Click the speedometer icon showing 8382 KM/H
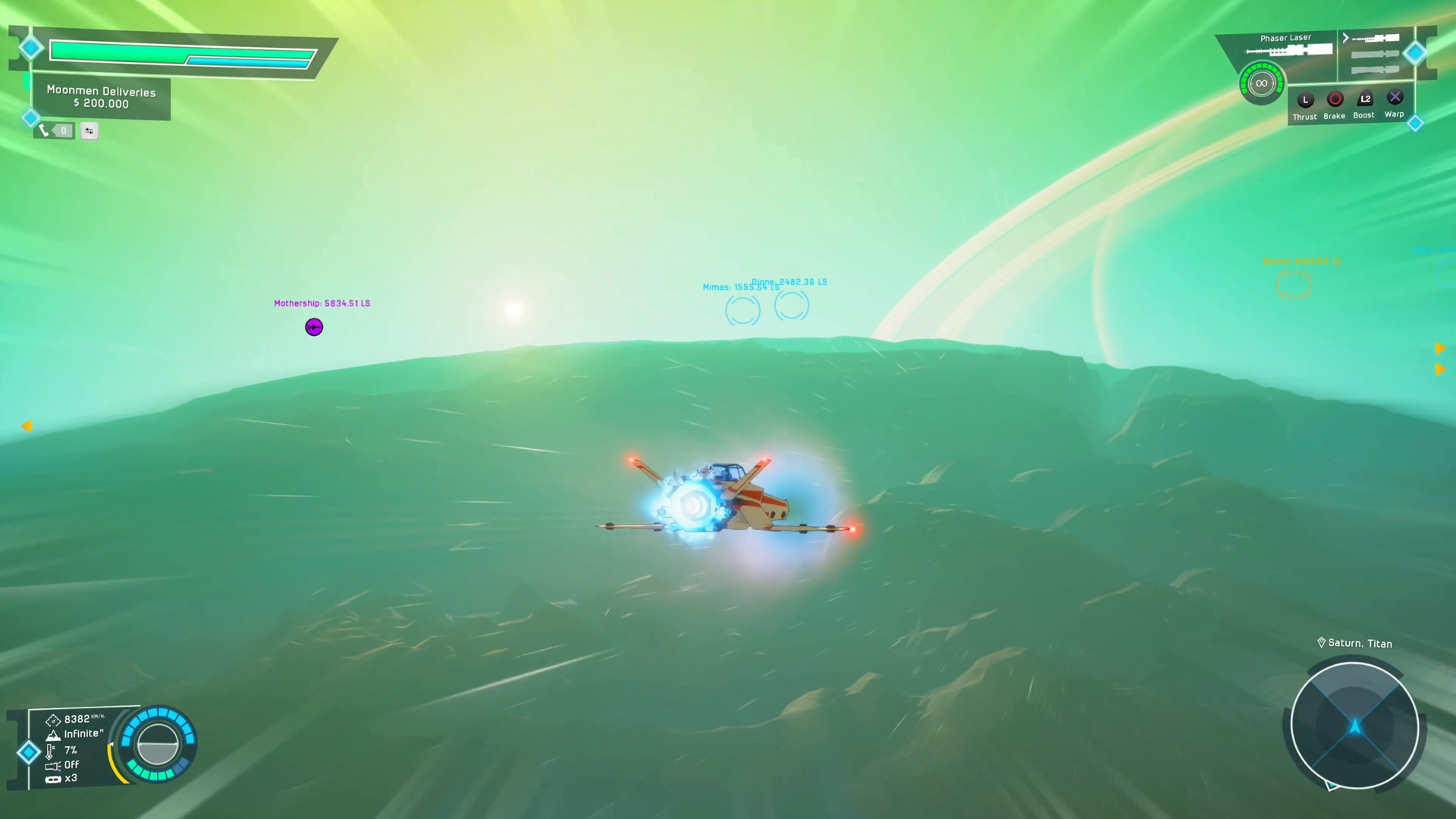This screenshot has height=819, width=1456. pyautogui.click(x=53, y=720)
